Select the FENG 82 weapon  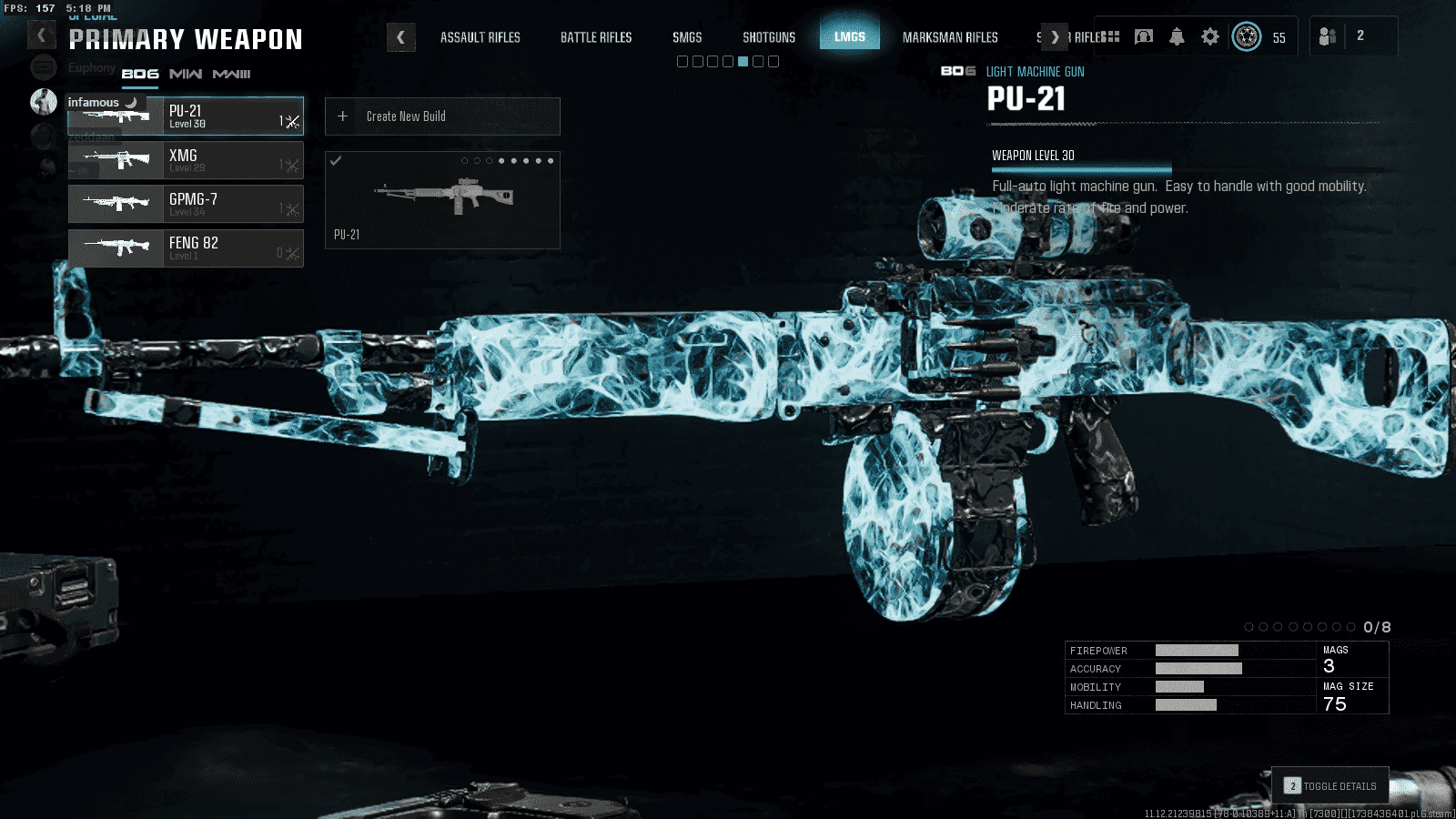186,248
